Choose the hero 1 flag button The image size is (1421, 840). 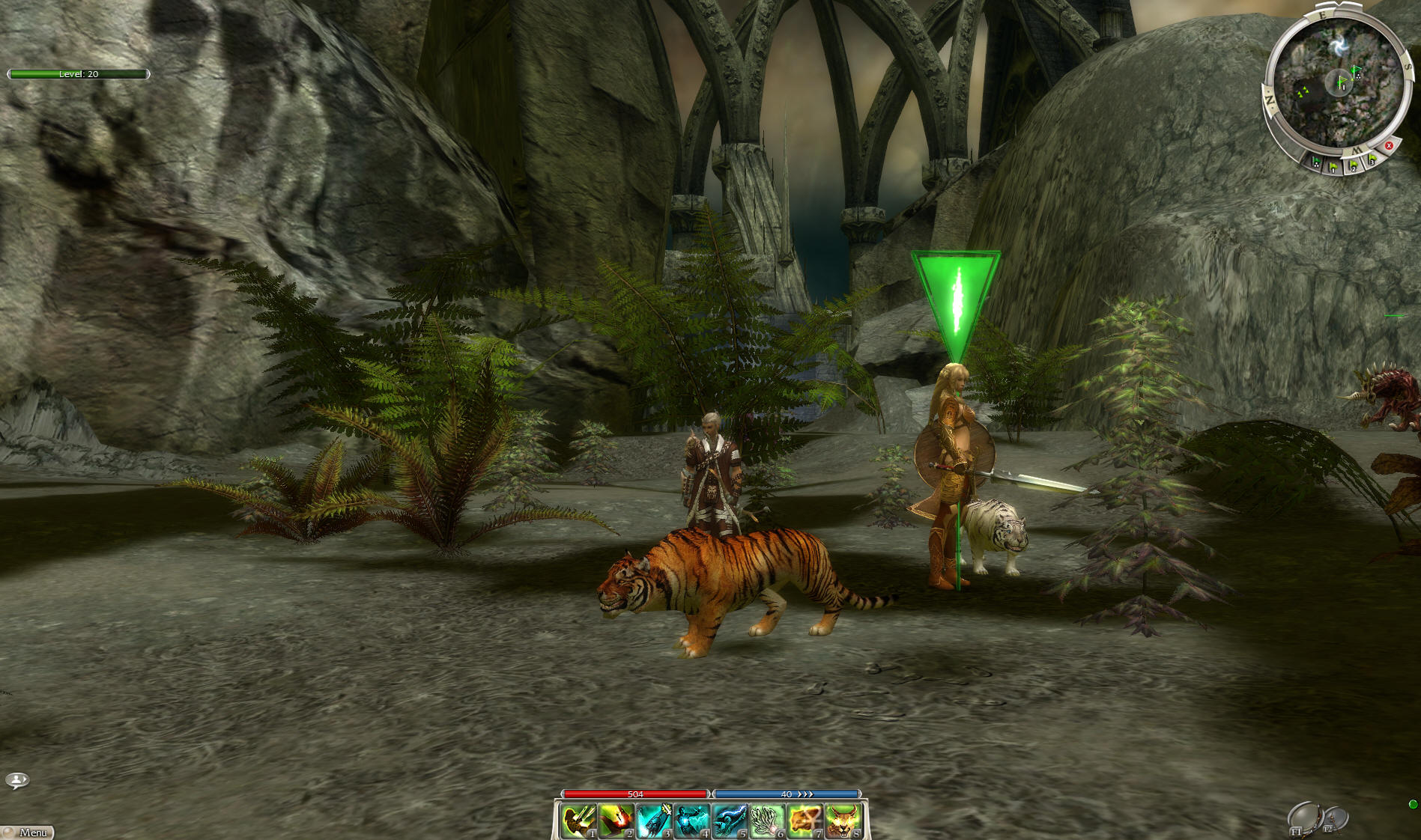click(x=1334, y=166)
